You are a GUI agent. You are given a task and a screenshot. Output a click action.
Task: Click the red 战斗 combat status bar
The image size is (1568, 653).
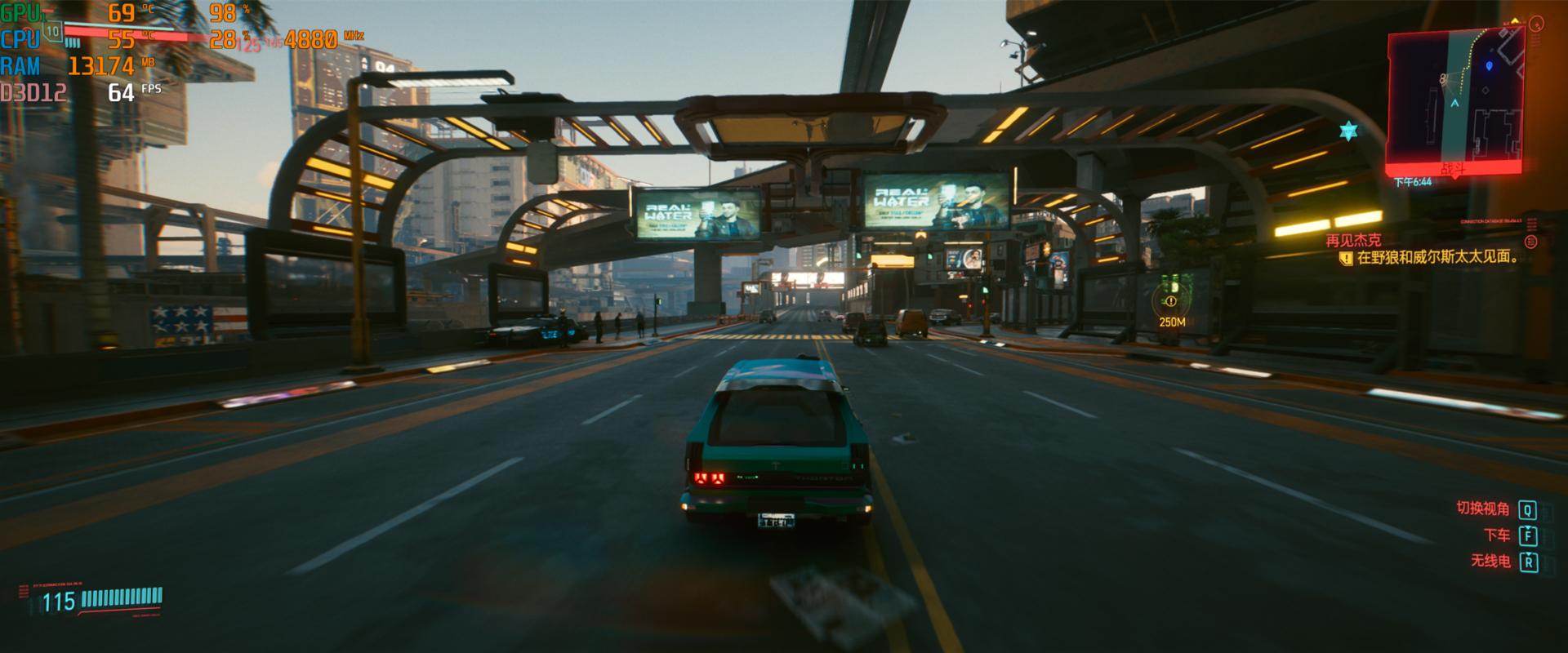[1454, 169]
